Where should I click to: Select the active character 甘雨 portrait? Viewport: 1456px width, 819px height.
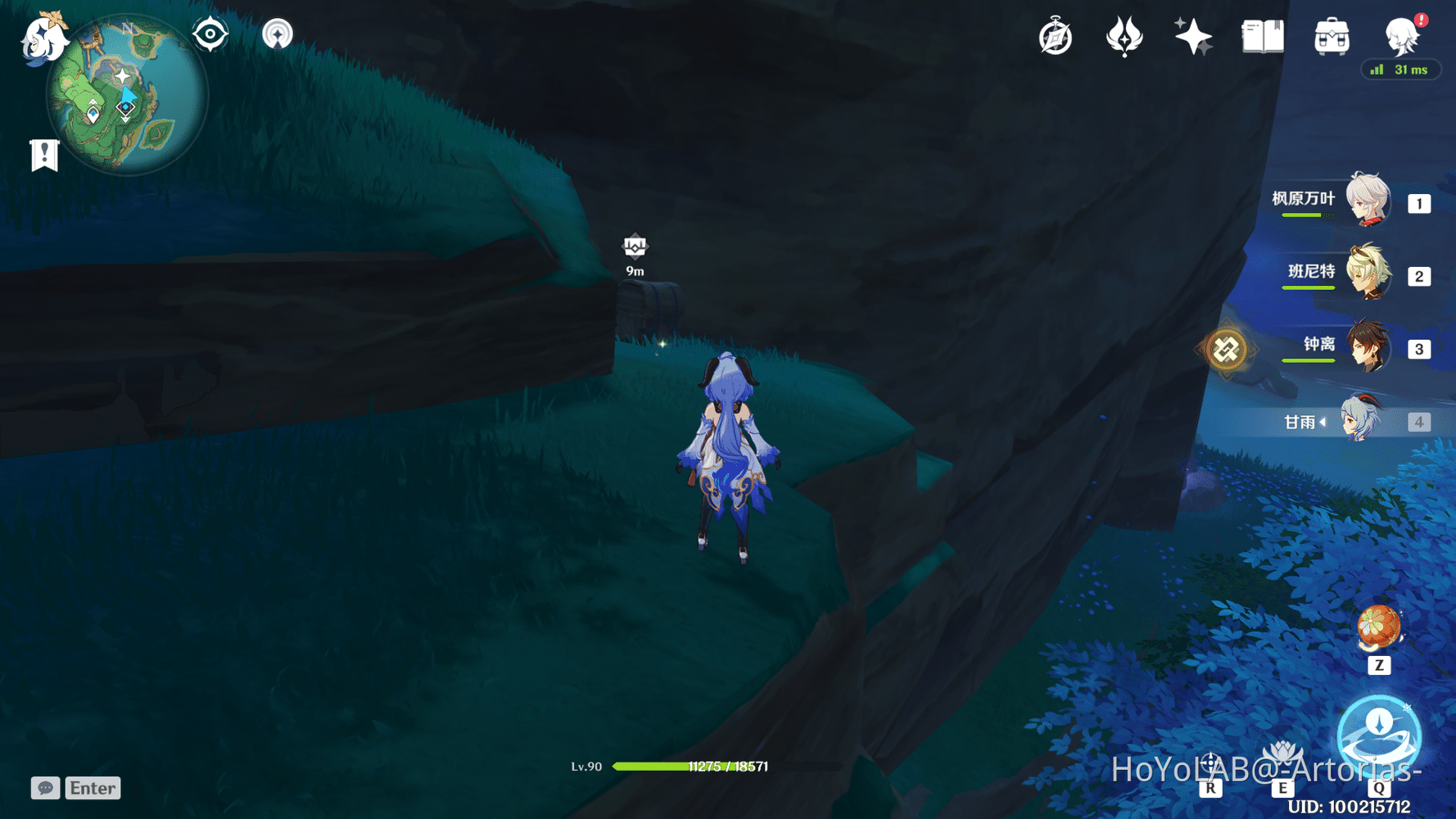[x=1359, y=420]
